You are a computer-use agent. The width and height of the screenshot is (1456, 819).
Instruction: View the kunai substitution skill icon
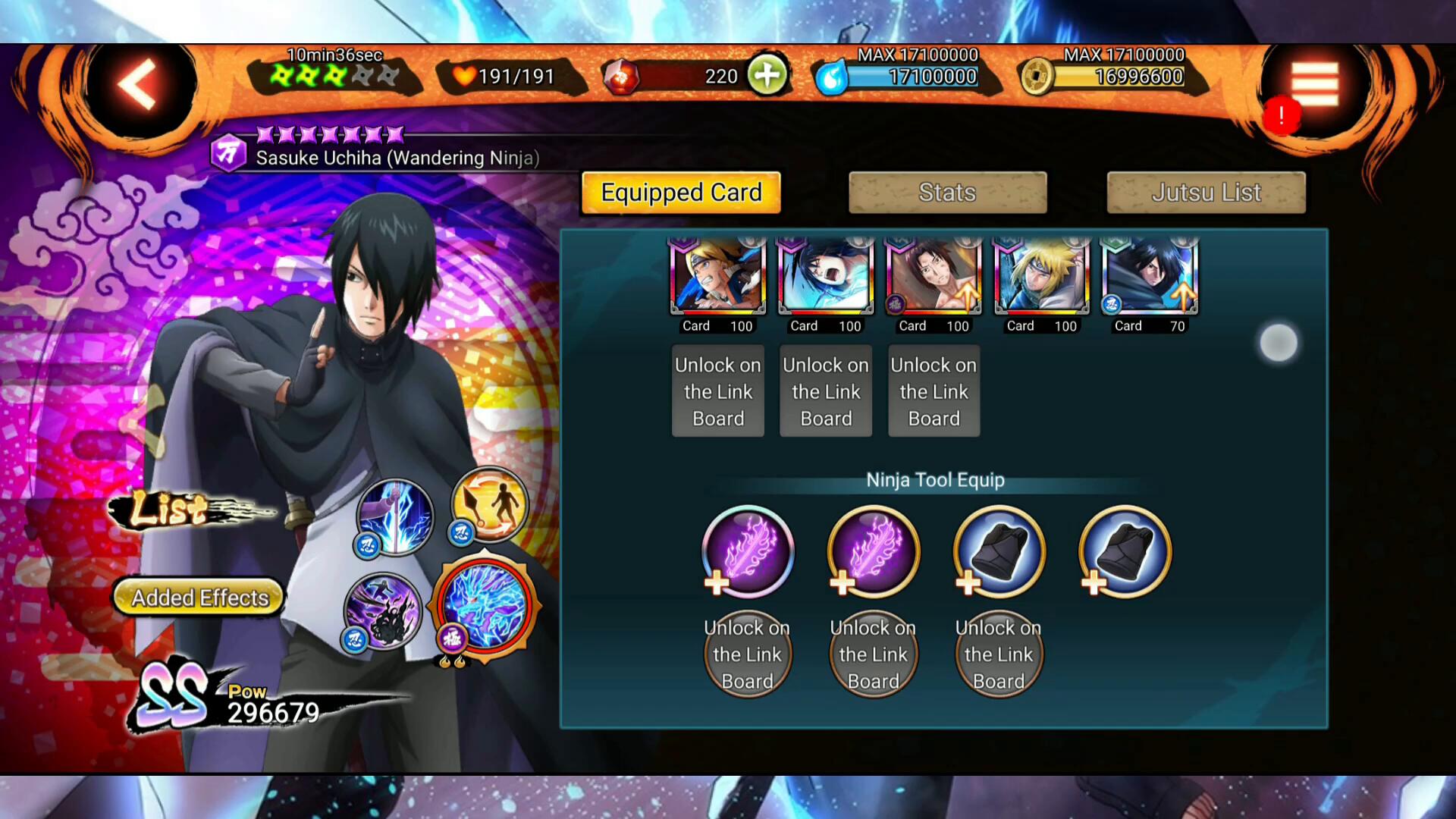[x=490, y=504]
